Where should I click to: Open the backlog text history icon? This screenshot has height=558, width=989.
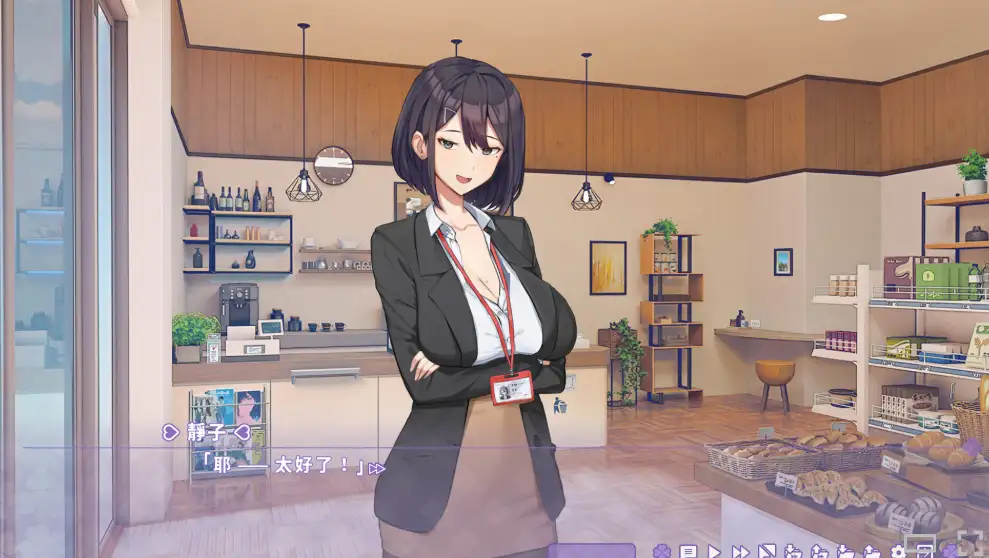click(x=688, y=551)
